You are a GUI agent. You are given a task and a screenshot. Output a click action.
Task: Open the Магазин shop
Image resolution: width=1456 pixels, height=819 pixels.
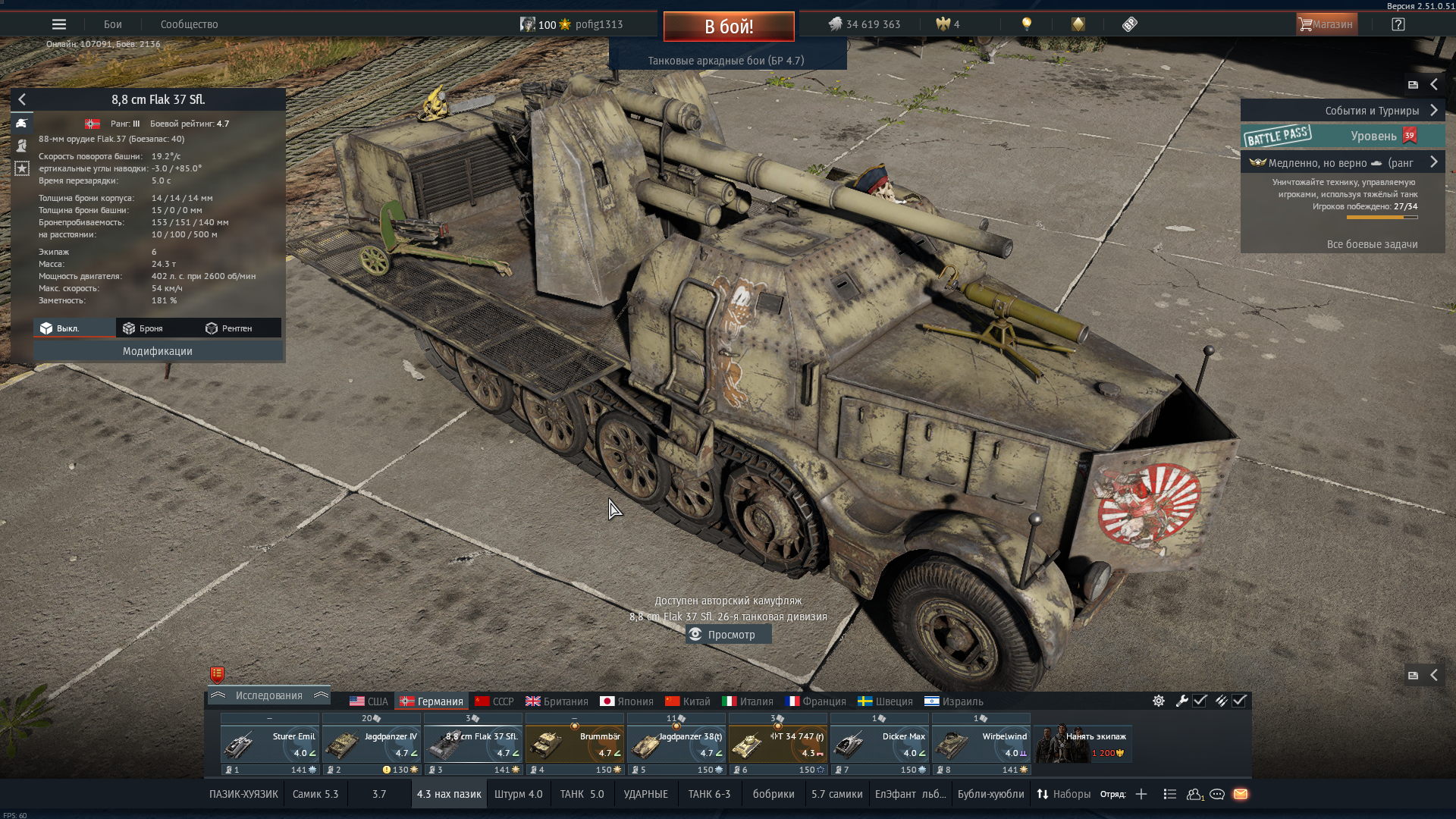(1326, 24)
